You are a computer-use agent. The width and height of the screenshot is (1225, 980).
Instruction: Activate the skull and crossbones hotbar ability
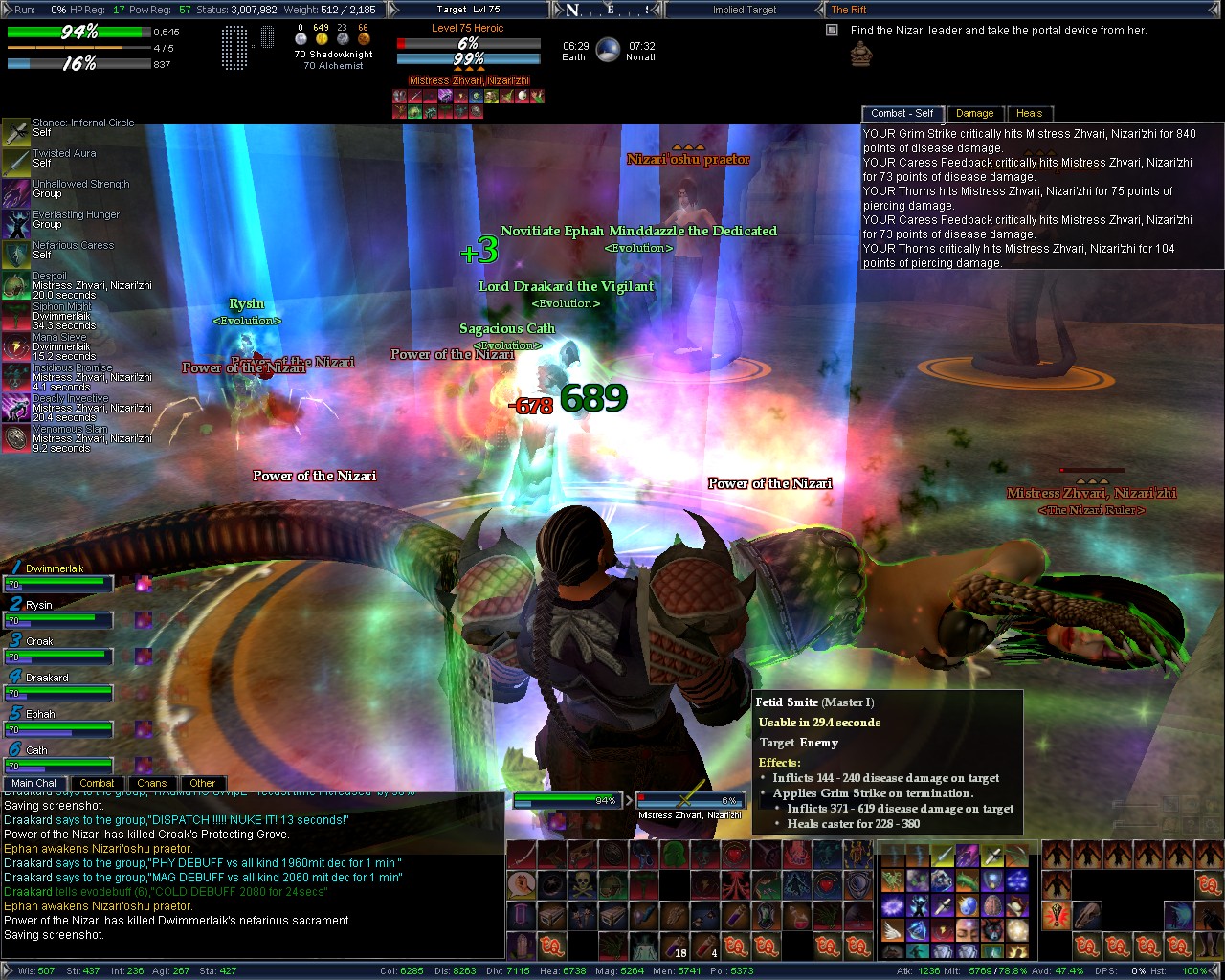(584, 883)
